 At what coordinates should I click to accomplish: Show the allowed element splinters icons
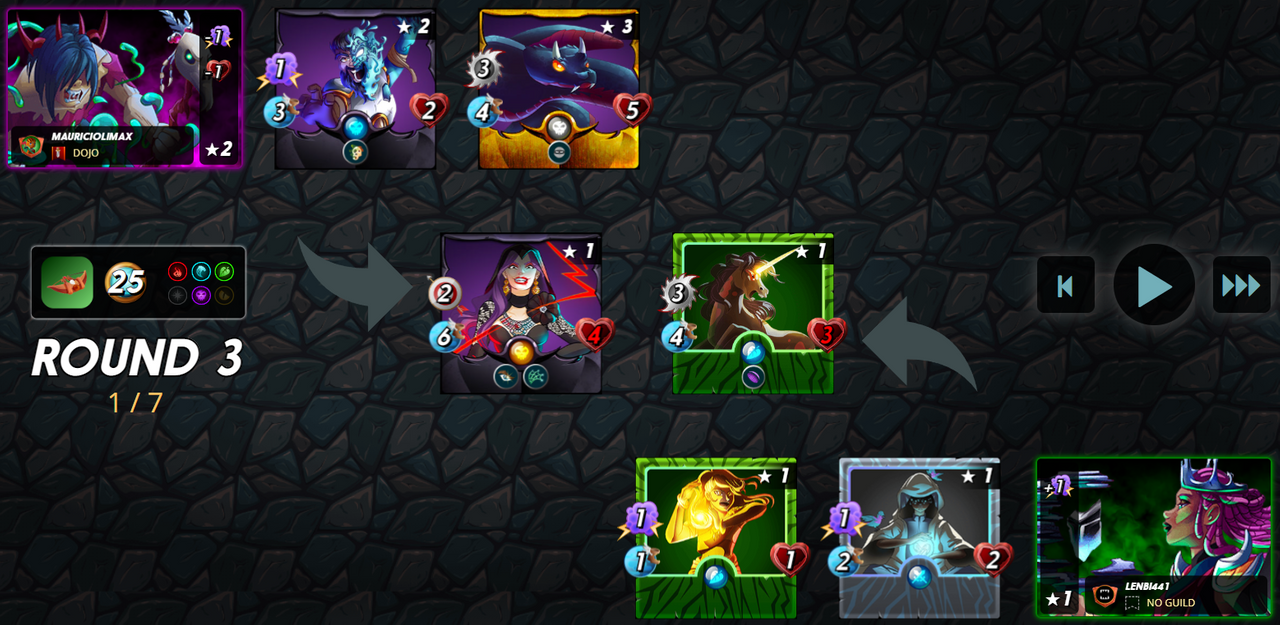pyautogui.click(x=201, y=283)
